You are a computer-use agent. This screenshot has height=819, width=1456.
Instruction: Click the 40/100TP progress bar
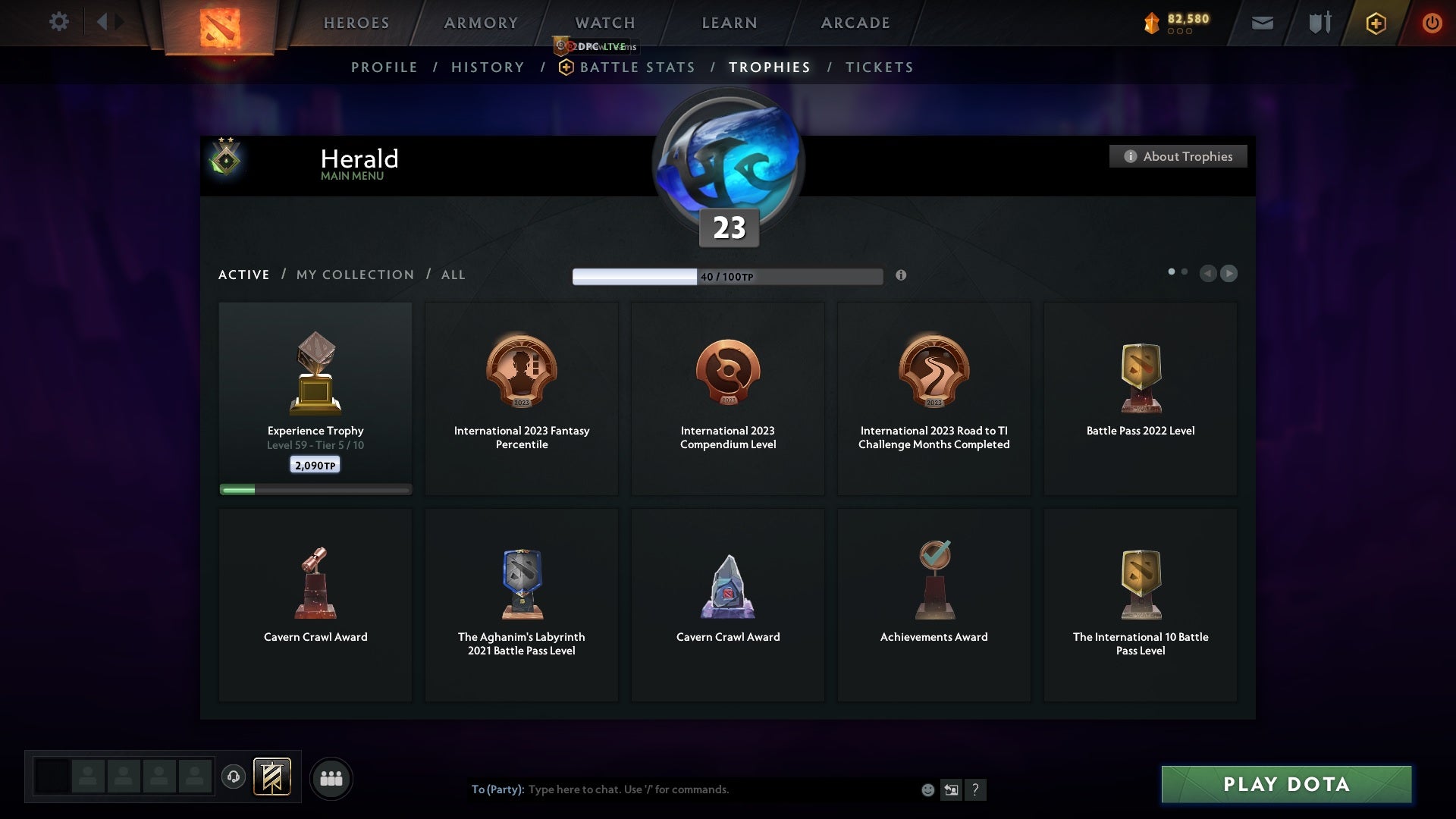tap(726, 275)
